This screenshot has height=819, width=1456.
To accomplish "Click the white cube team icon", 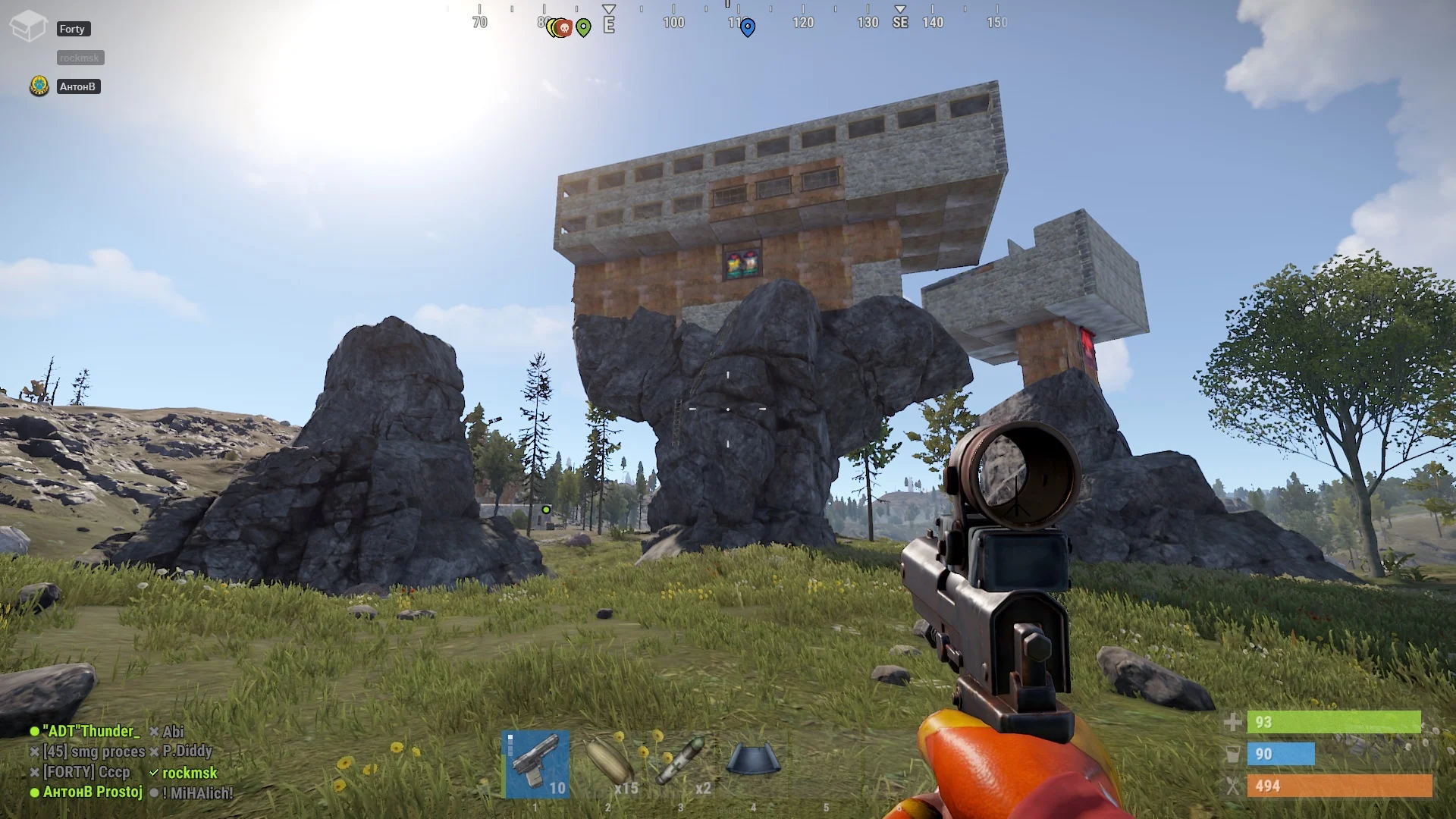I will (x=29, y=27).
